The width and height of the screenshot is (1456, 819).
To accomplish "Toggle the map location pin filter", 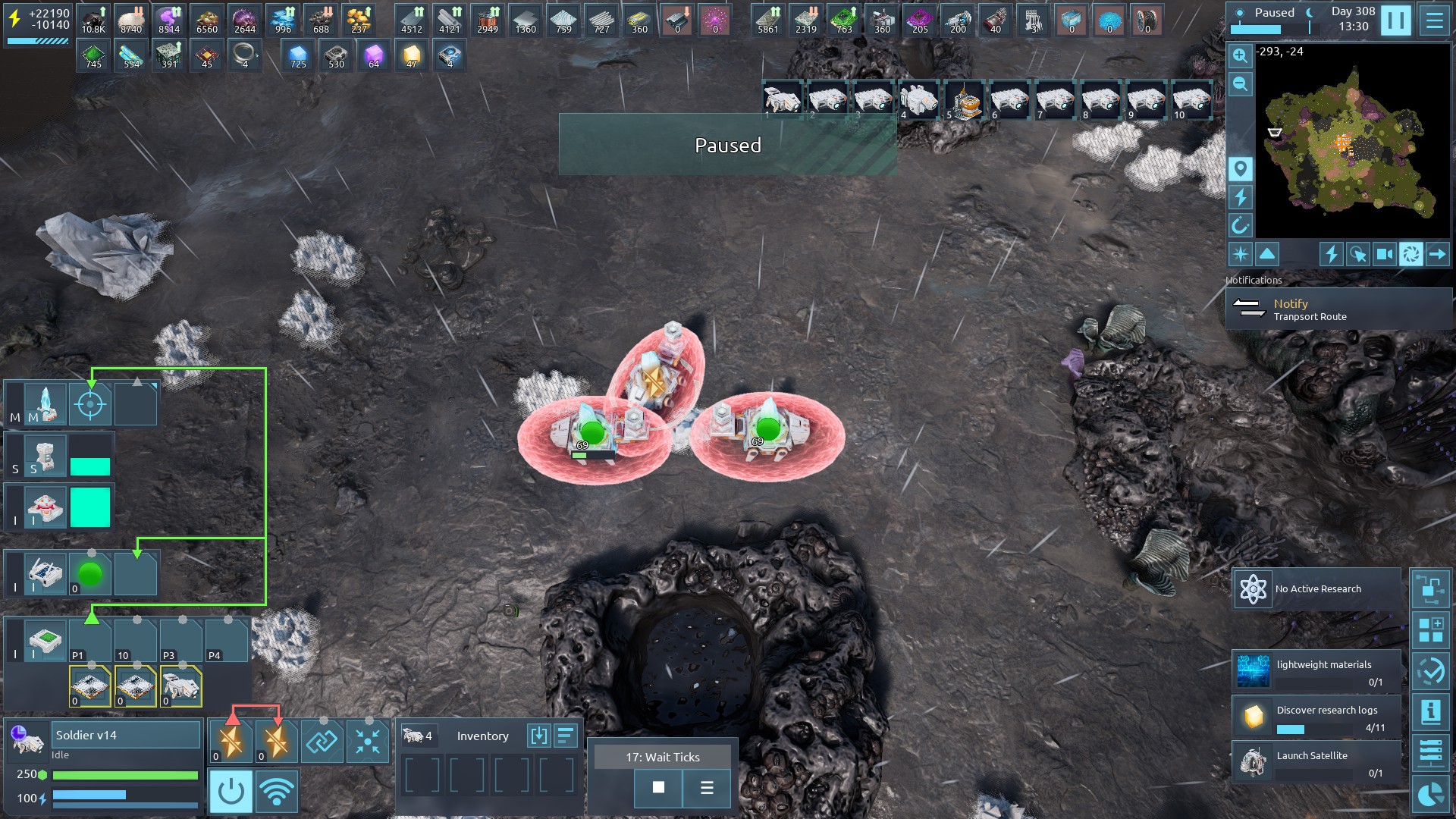I will 1240,168.
